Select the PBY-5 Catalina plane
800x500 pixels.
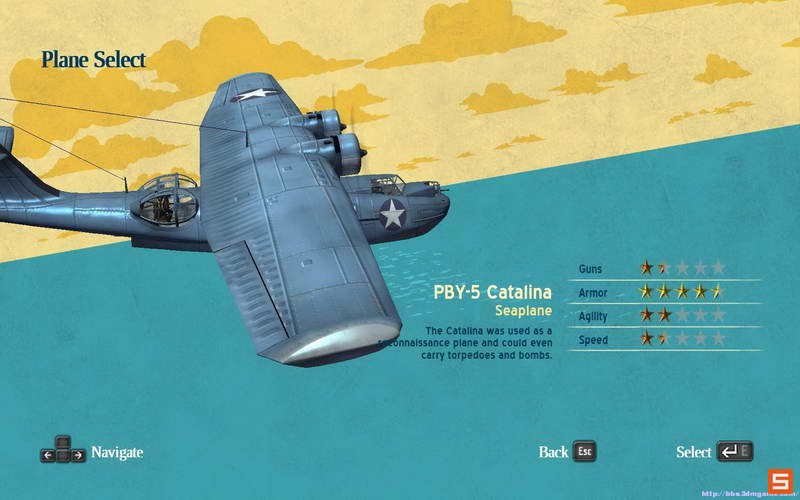click(x=713, y=452)
